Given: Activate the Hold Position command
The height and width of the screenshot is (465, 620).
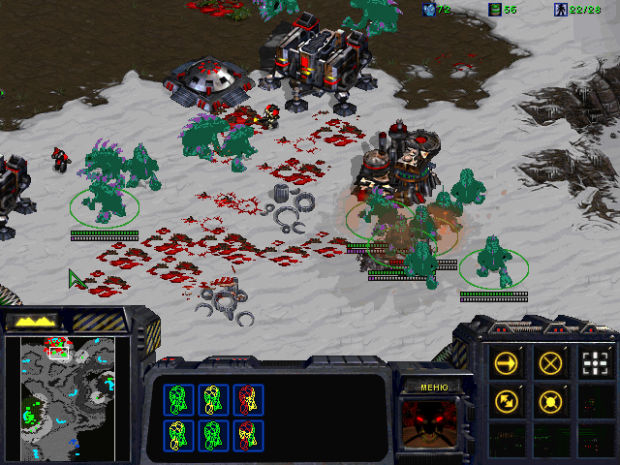Looking at the screenshot, I should click(550, 401).
